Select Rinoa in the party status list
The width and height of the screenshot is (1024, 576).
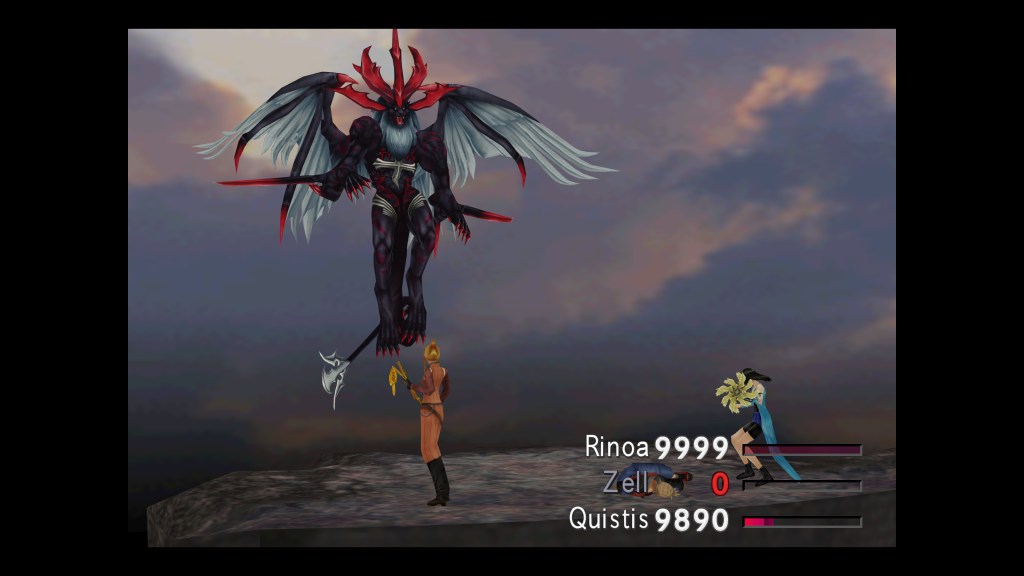point(618,447)
